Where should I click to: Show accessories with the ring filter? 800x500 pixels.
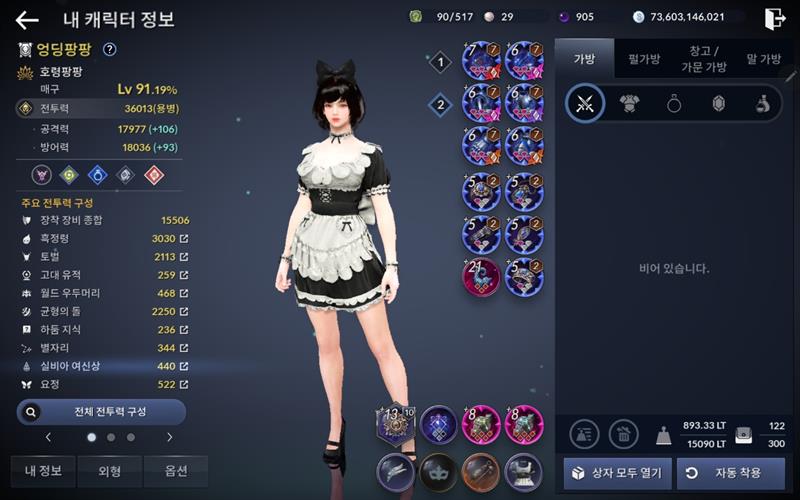coord(674,103)
